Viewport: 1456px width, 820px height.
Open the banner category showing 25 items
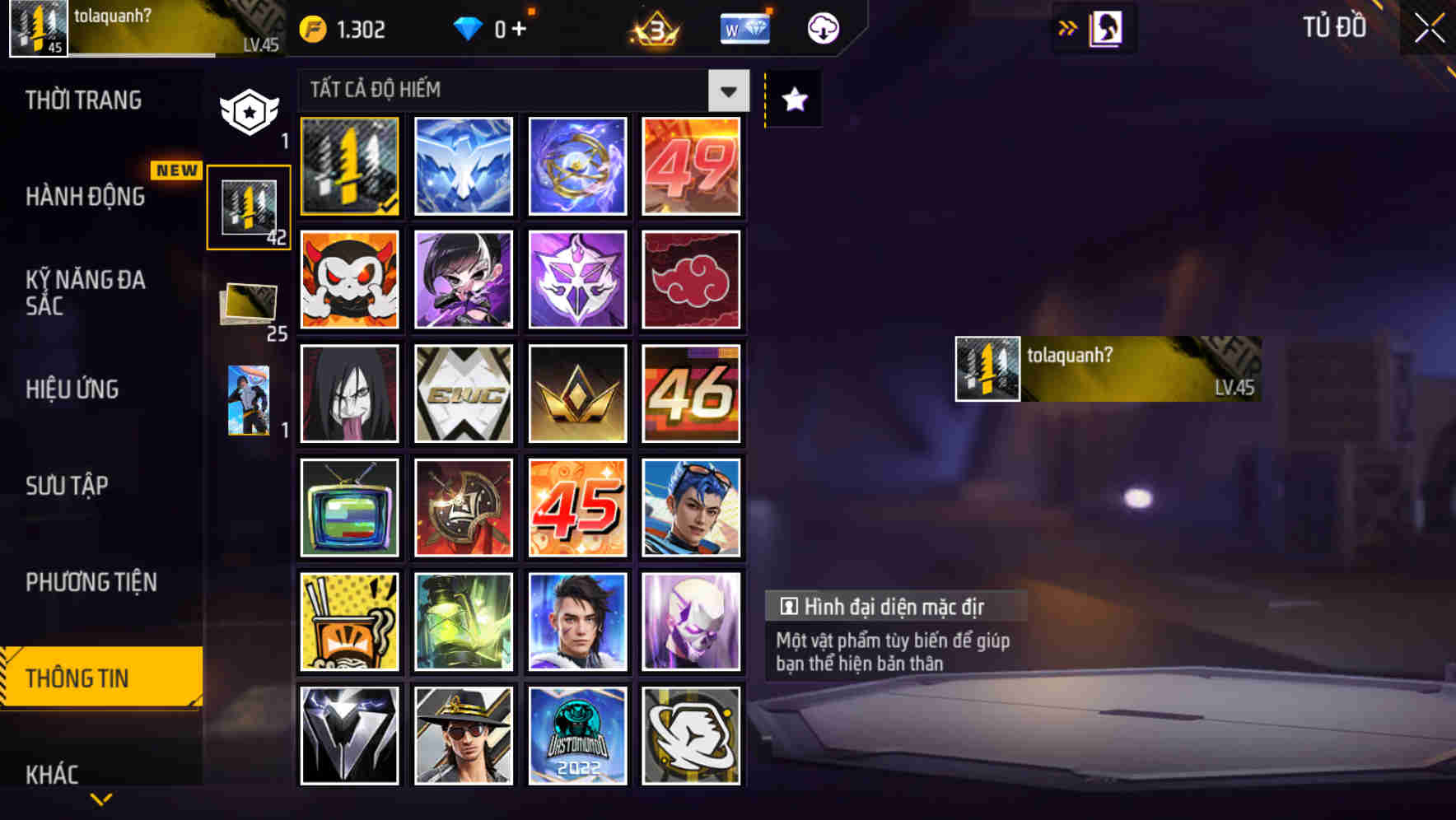click(x=250, y=305)
